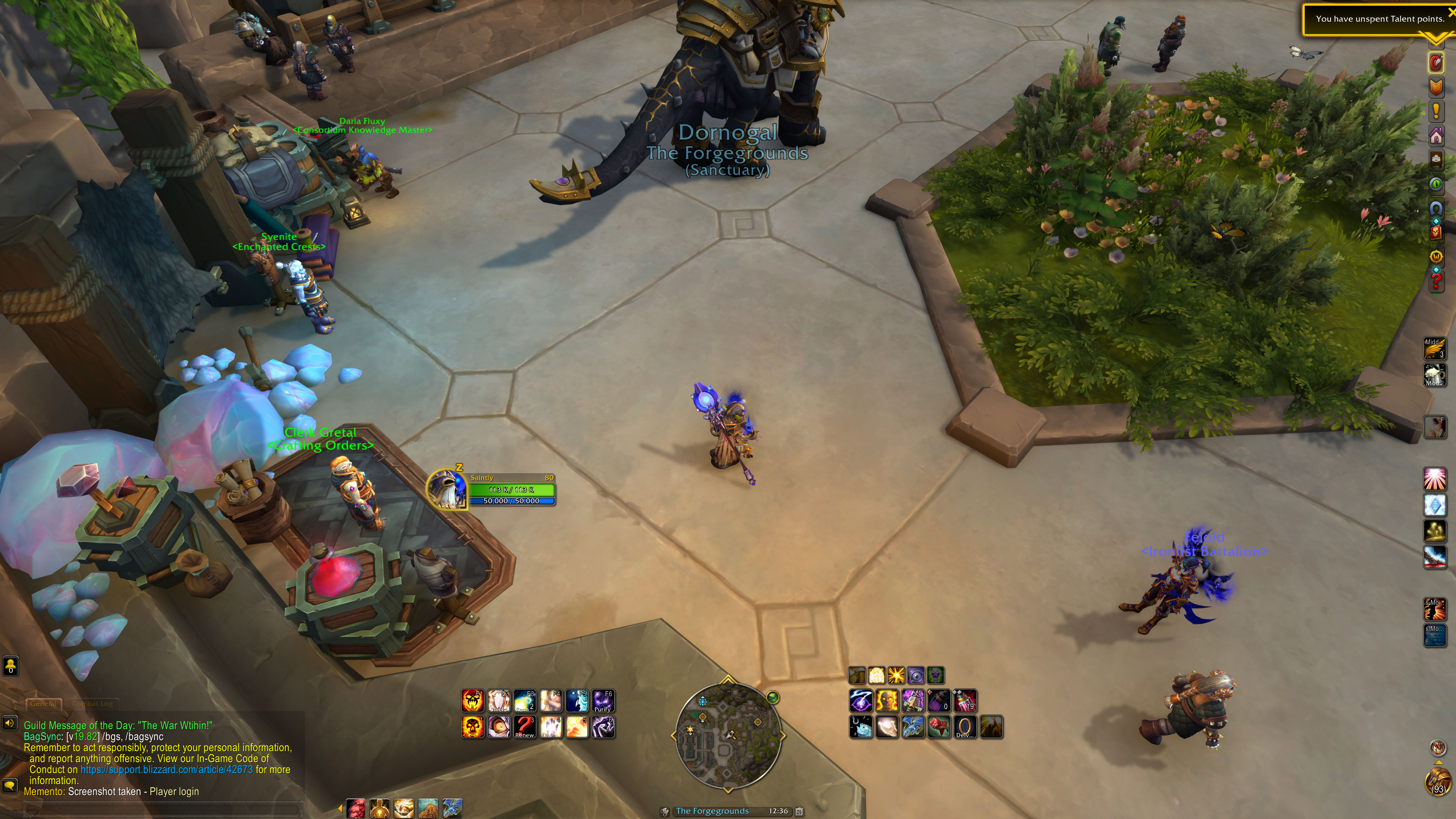Viewport: 1456px width, 819px height.
Task: Activate the Shield ability on F2
Action: (x=499, y=701)
